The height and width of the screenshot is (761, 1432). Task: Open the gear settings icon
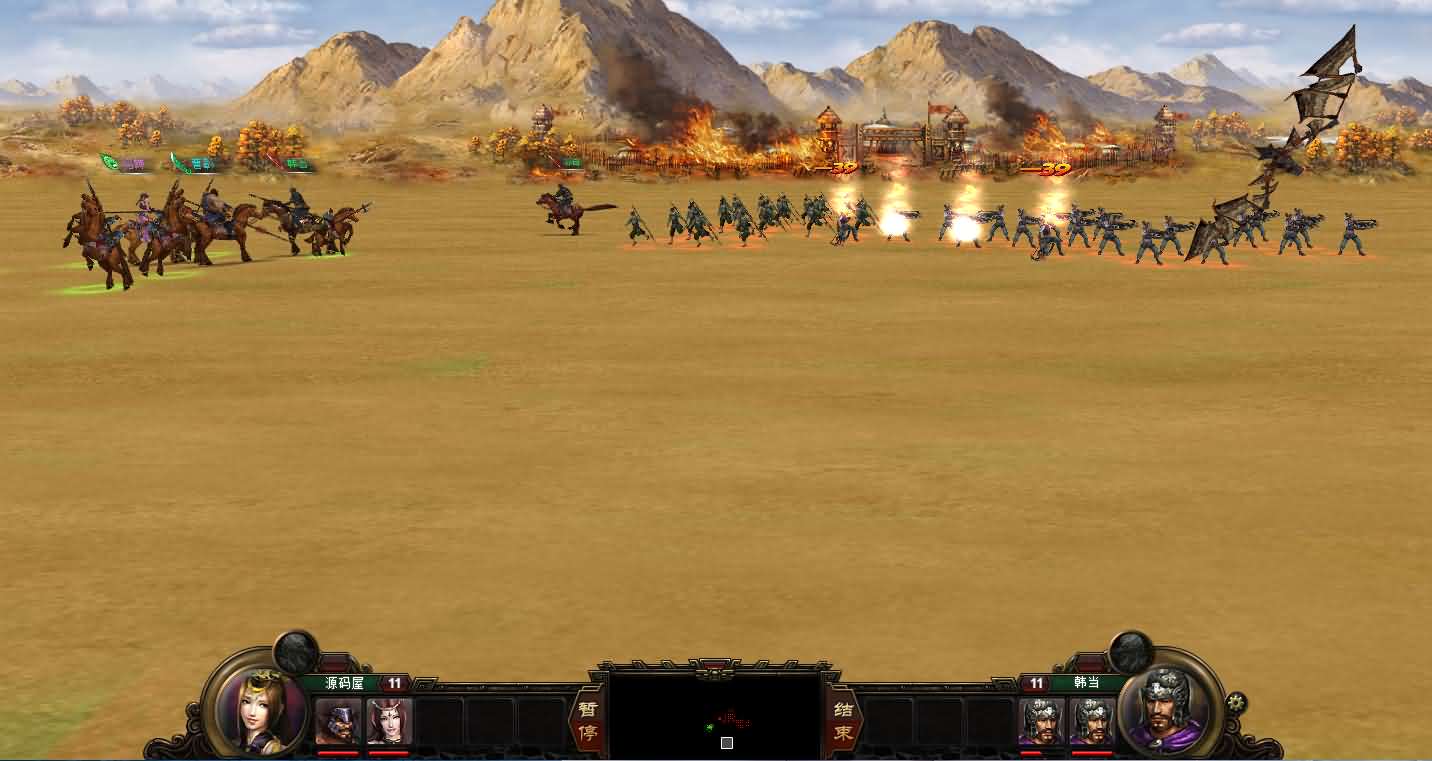click(x=1236, y=702)
